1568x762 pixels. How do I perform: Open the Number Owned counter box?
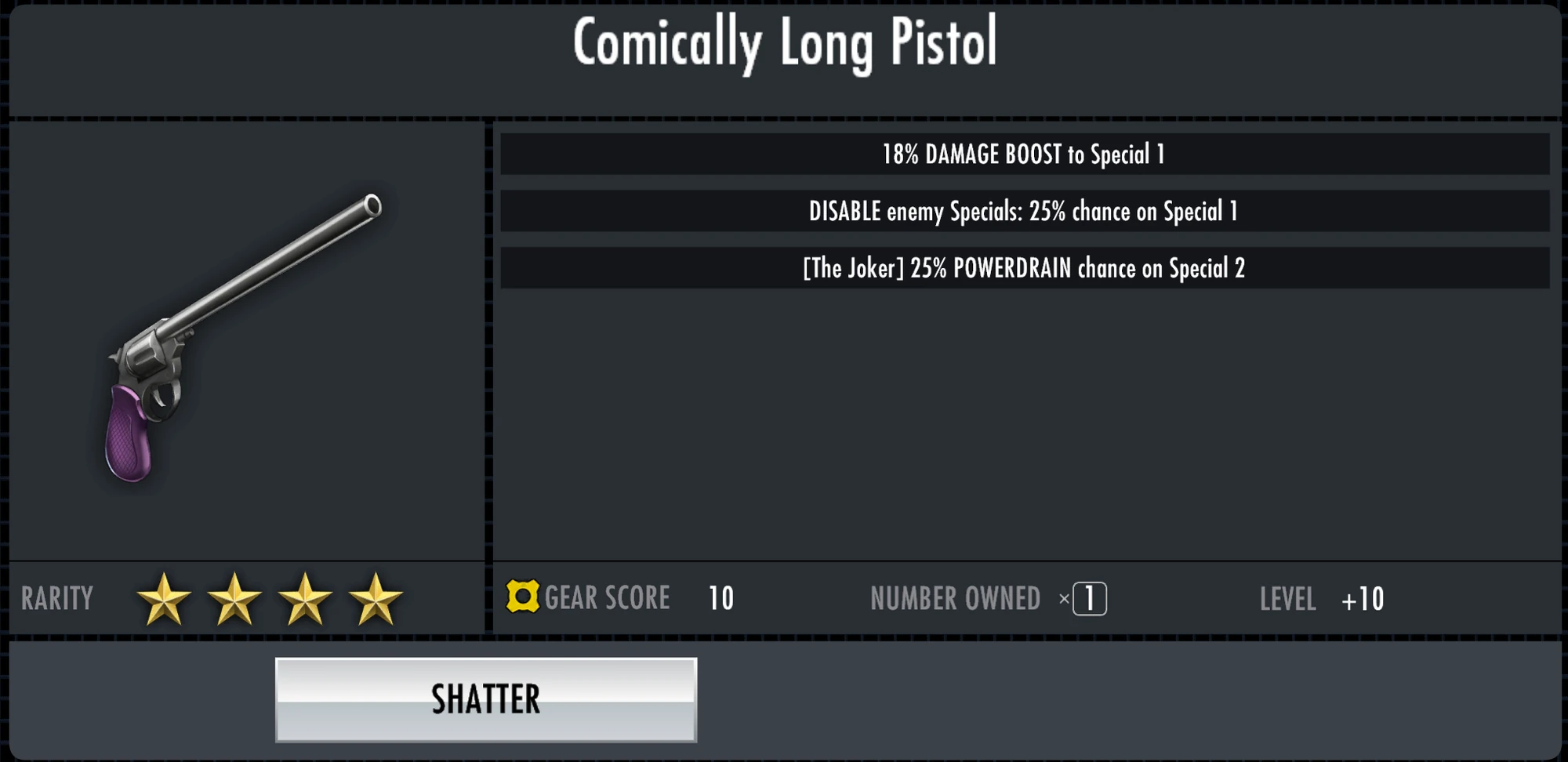1089,597
